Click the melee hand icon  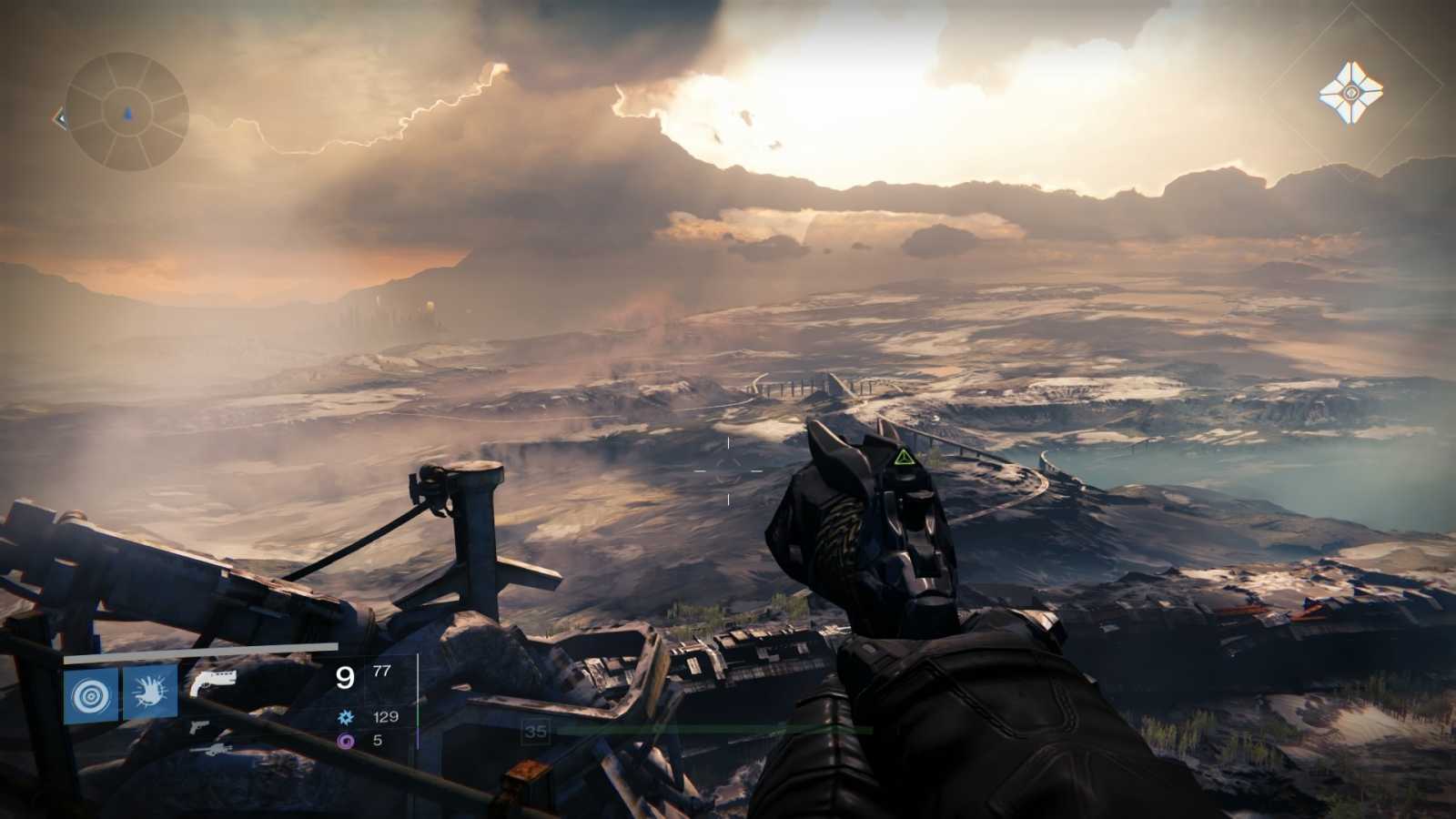pyautogui.click(x=148, y=690)
